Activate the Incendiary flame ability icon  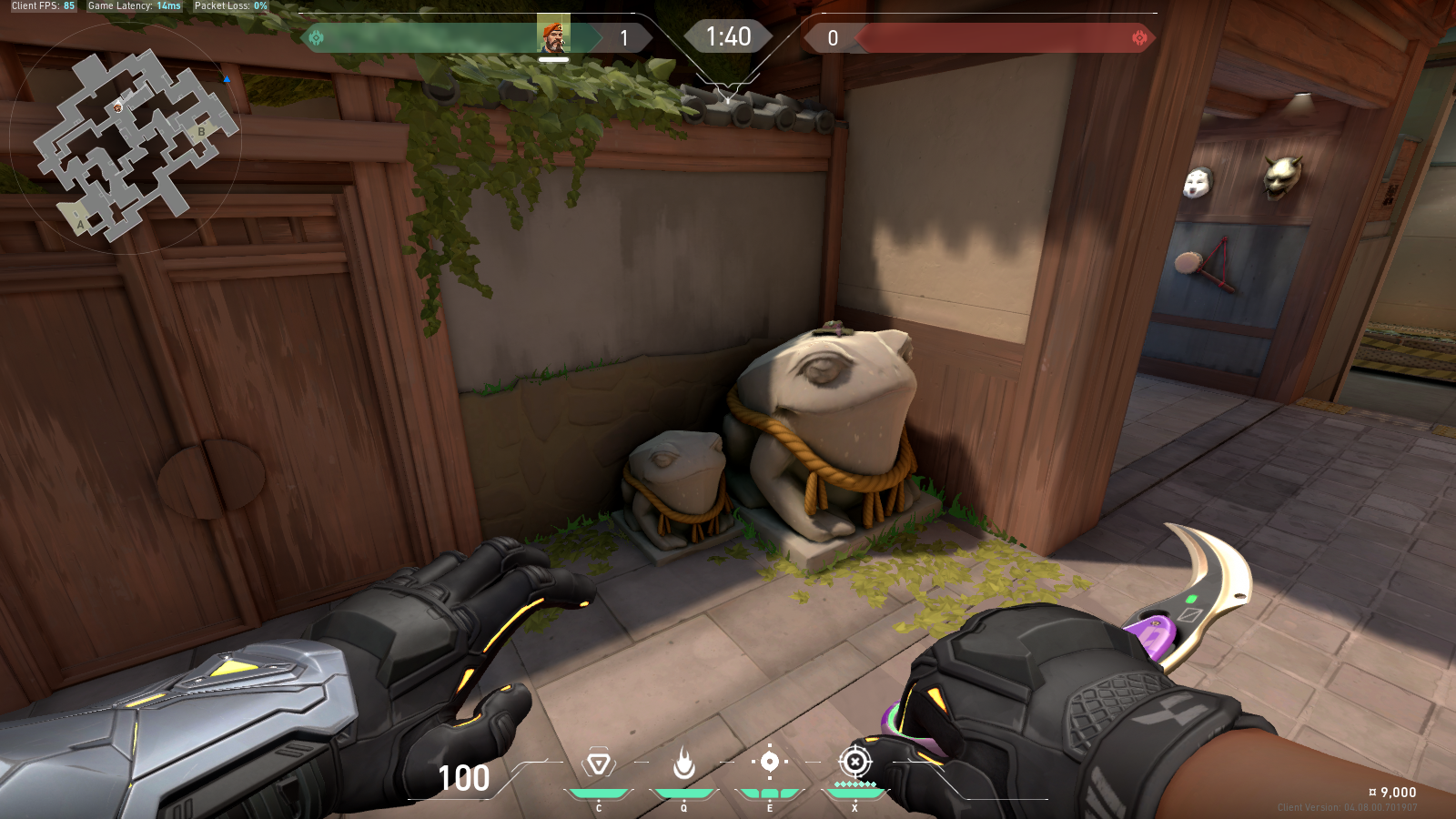(x=684, y=763)
